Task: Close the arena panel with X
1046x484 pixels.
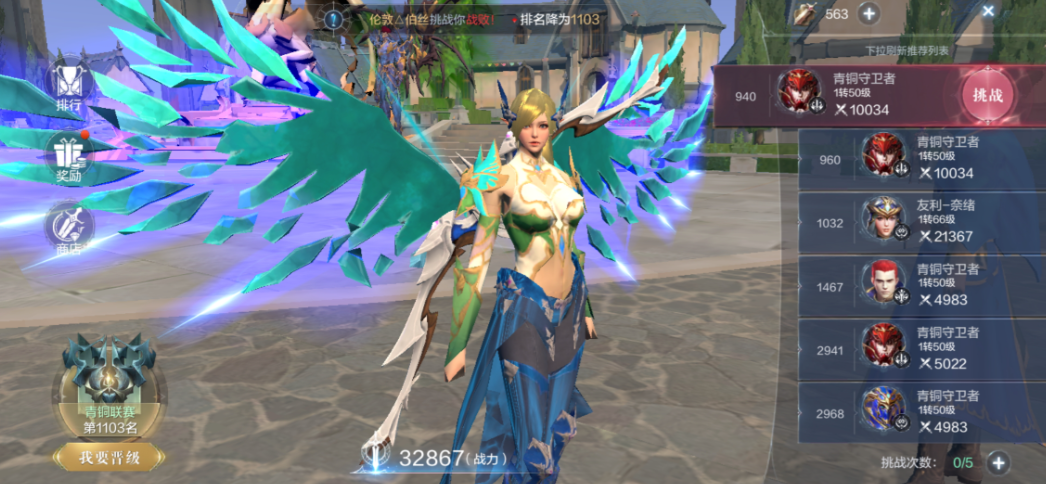Action: coord(988,12)
